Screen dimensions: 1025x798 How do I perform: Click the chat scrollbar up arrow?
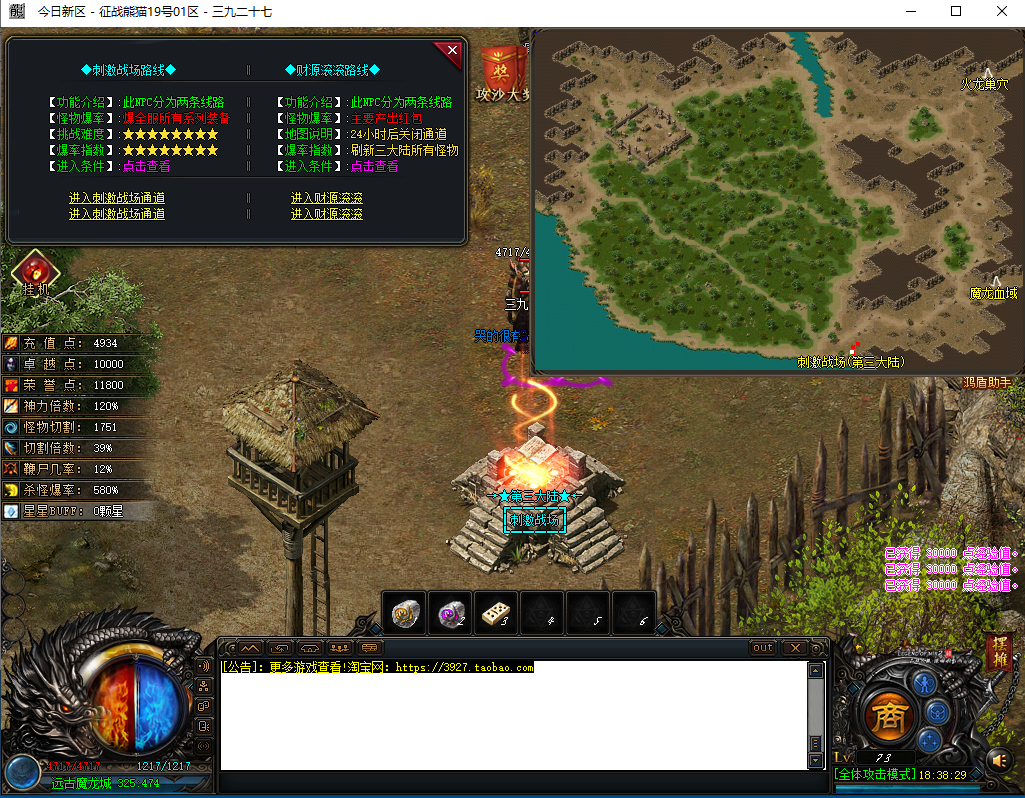[x=816, y=670]
